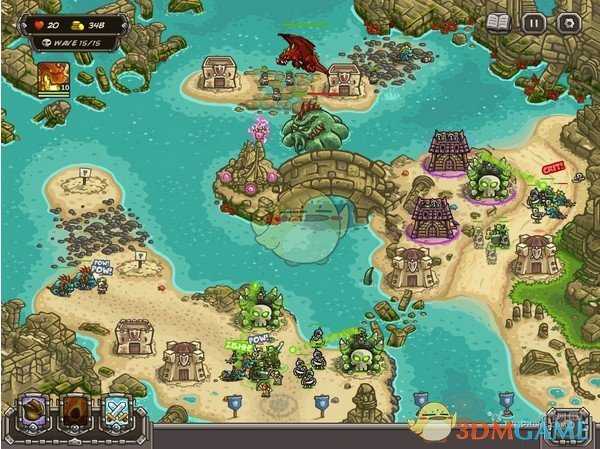Activate the dark red fire spell
This screenshot has height=449, width=600.
coord(77,412)
